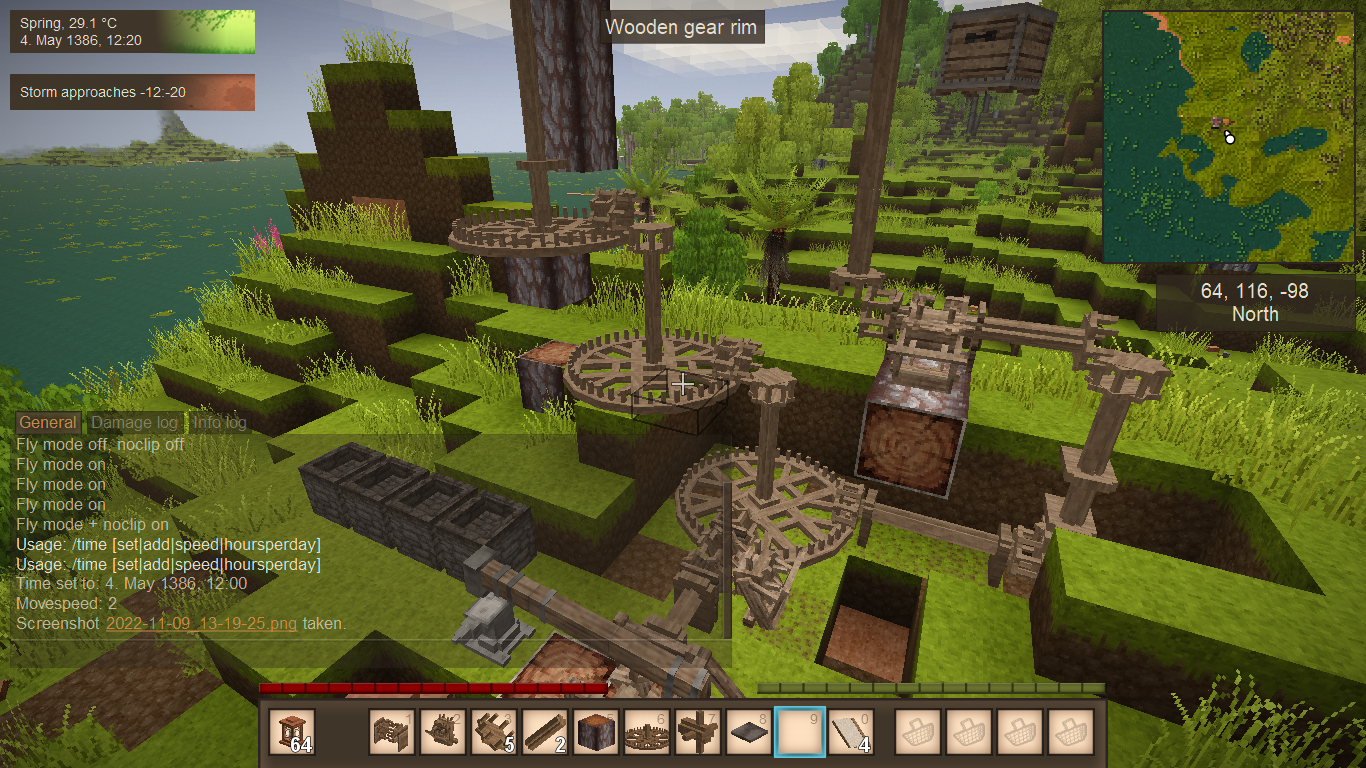Image resolution: width=1366 pixels, height=768 pixels.
Task: Select the empty highlighted hotbar slot 9
Action: [800, 732]
